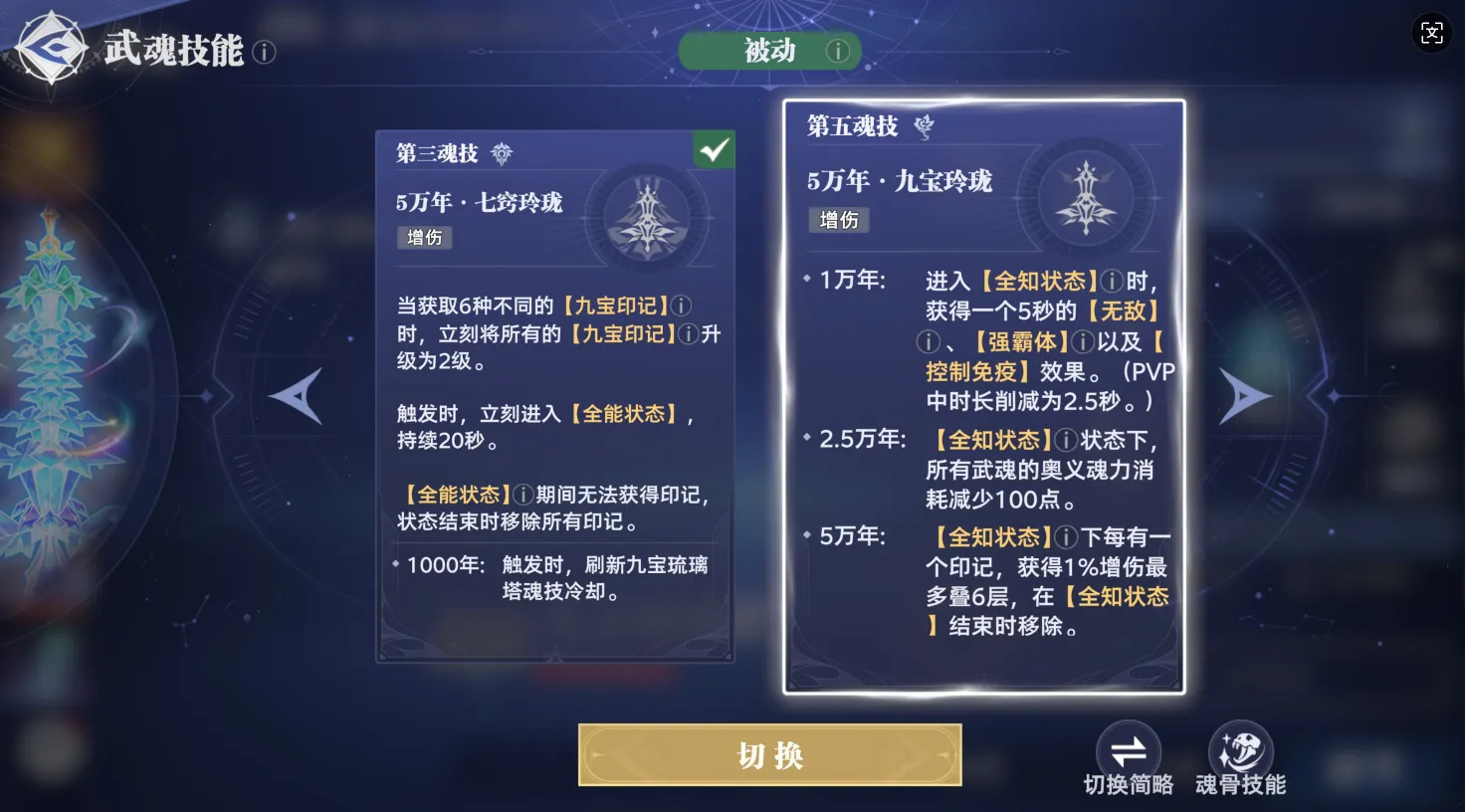The height and width of the screenshot is (812, 1465).
Task: Select the 第五魂技 skill card
Action: [983, 398]
